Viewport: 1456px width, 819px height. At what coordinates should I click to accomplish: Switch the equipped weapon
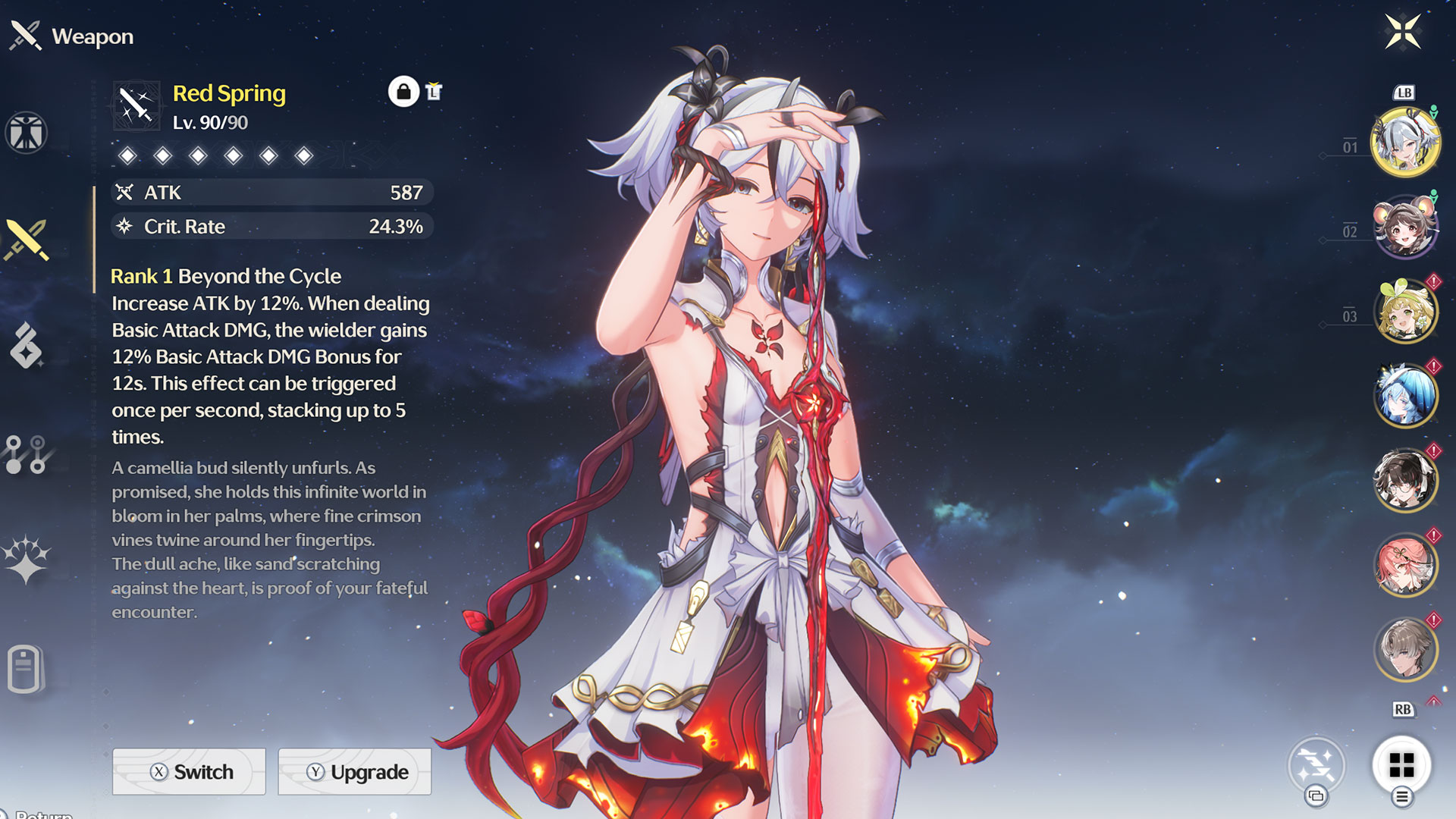[x=189, y=771]
